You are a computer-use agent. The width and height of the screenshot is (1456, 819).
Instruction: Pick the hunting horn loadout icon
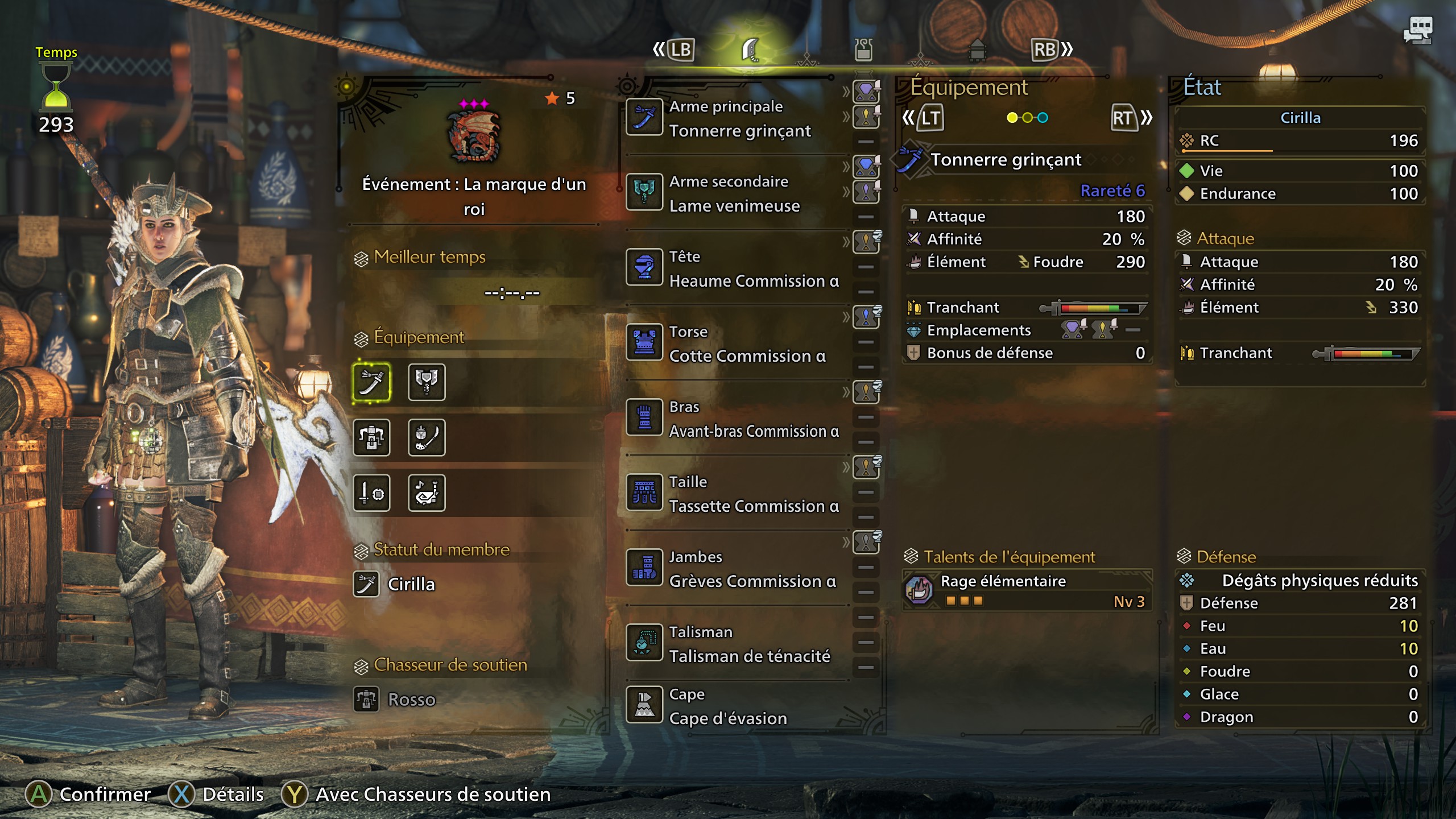pyautogui.click(x=427, y=493)
